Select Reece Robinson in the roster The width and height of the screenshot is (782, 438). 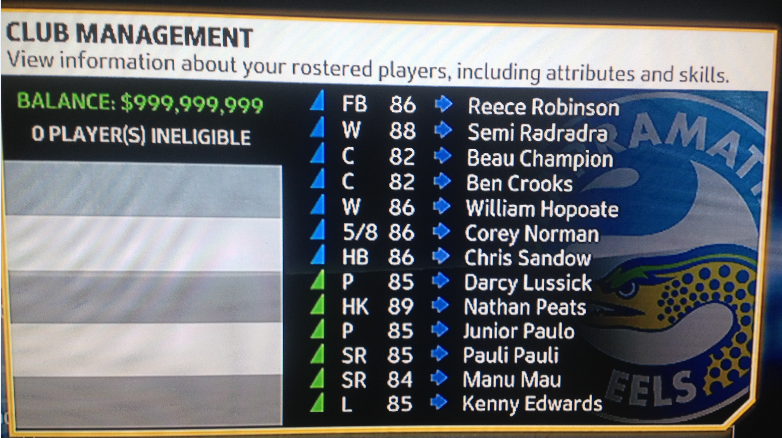click(542, 107)
